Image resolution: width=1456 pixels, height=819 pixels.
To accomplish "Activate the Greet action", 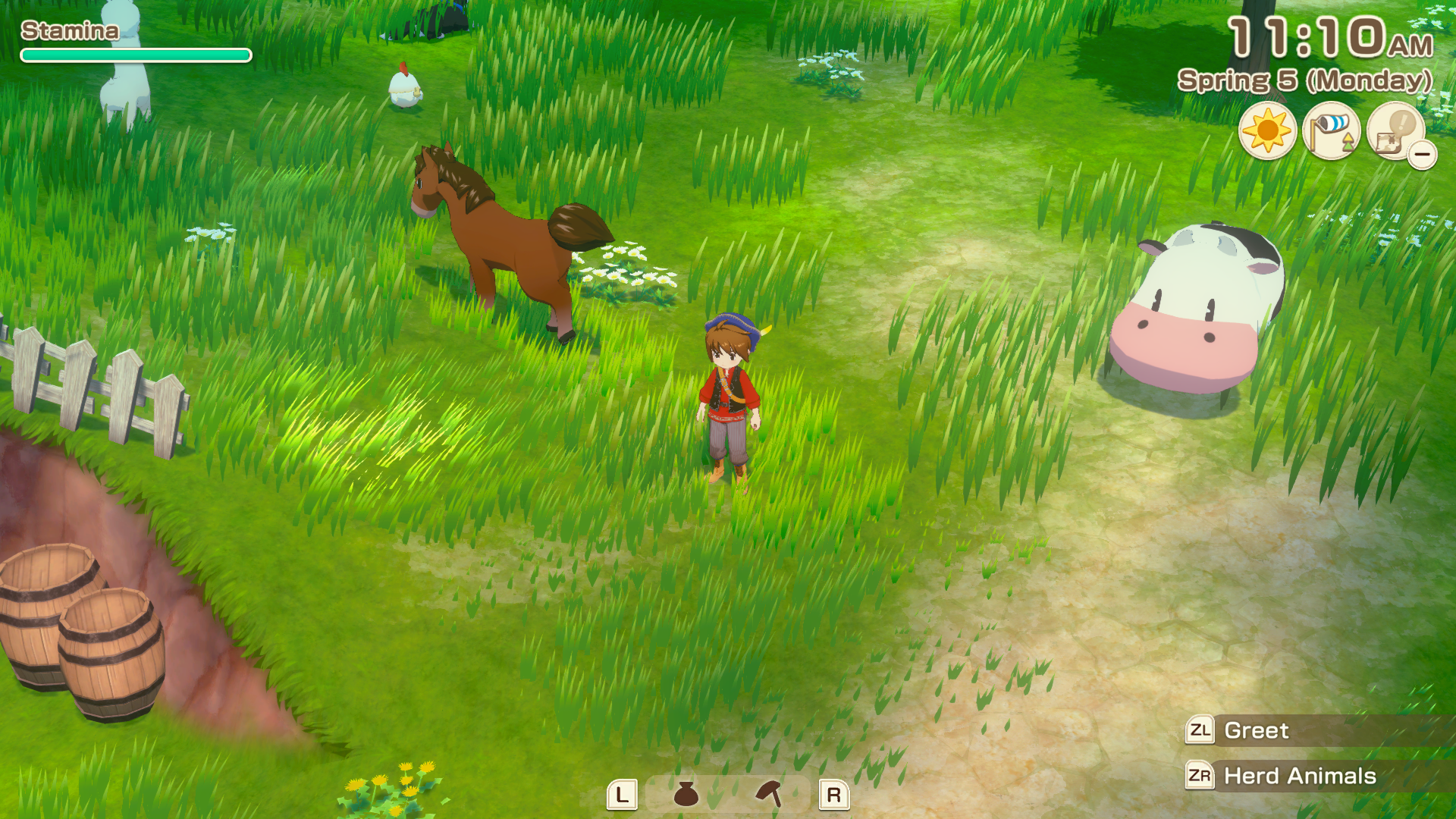I will 1255,730.
